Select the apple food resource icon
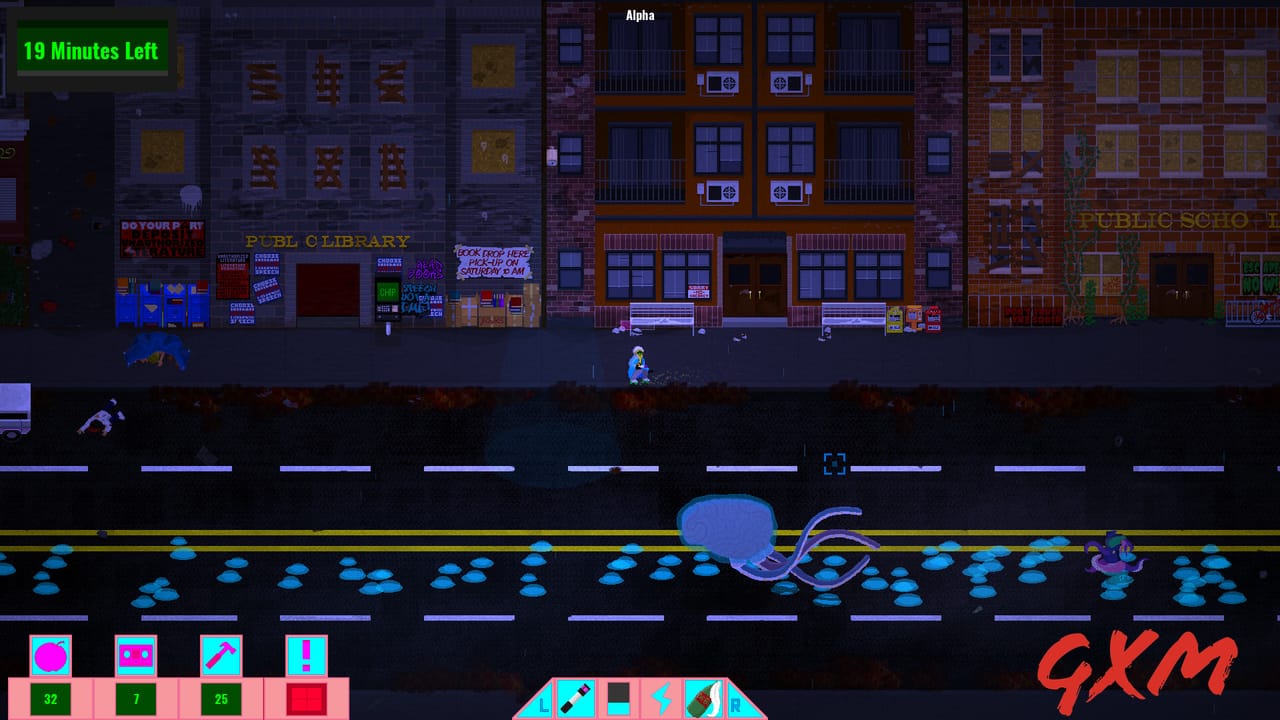Screen dimensions: 1280x720 point(50,656)
